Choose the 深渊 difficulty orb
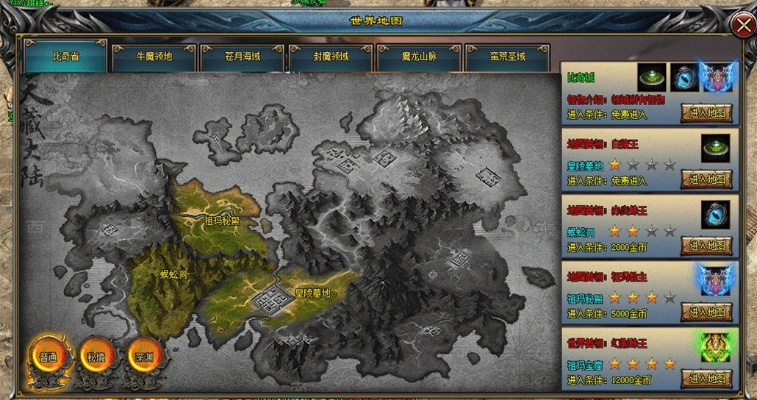The height and width of the screenshot is (400, 757). pos(141,357)
